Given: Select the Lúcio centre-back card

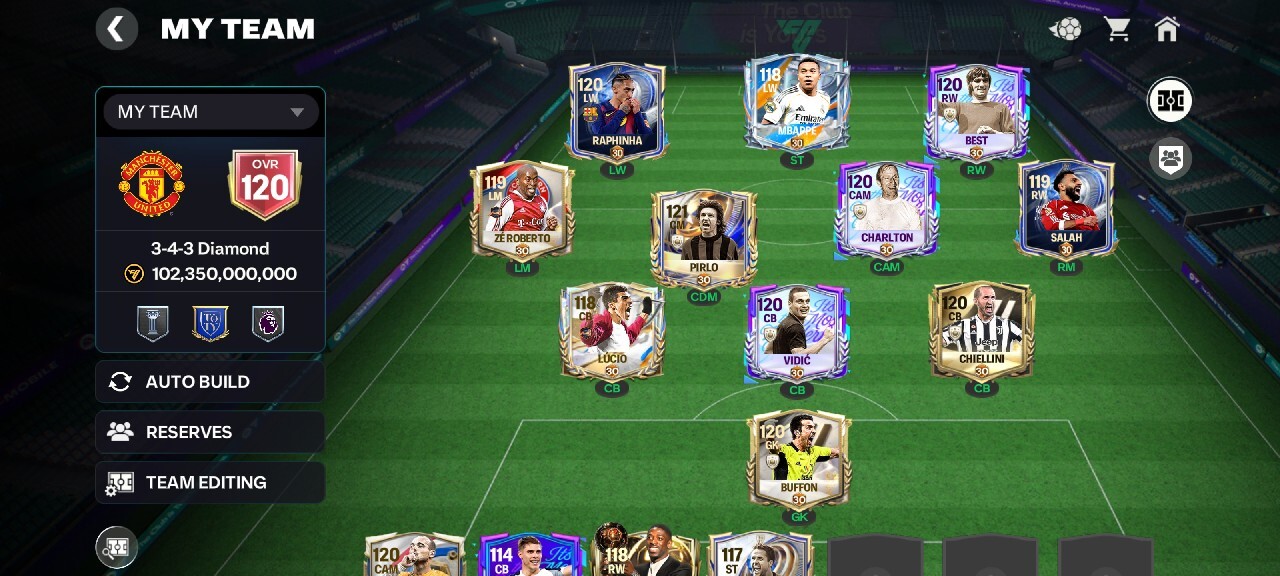Looking at the screenshot, I should tap(612, 330).
